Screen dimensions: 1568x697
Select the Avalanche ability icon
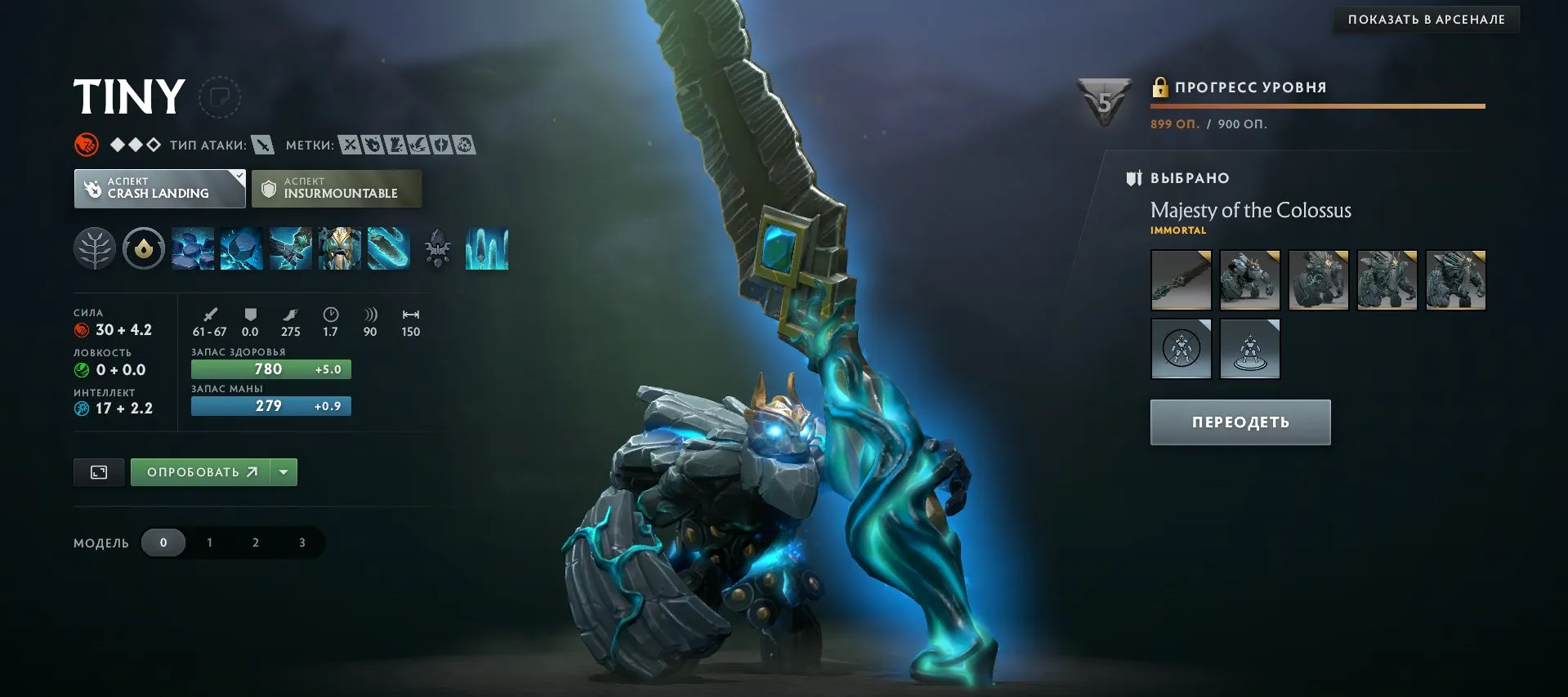click(x=194, y=249)
